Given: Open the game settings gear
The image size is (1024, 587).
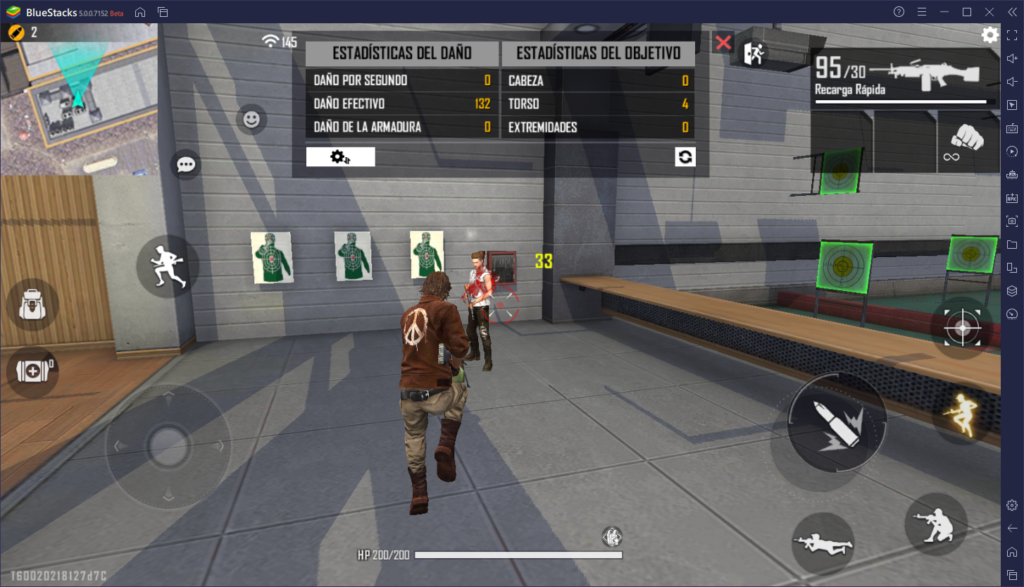Looking at the screenshot, I should coord(989,35).
